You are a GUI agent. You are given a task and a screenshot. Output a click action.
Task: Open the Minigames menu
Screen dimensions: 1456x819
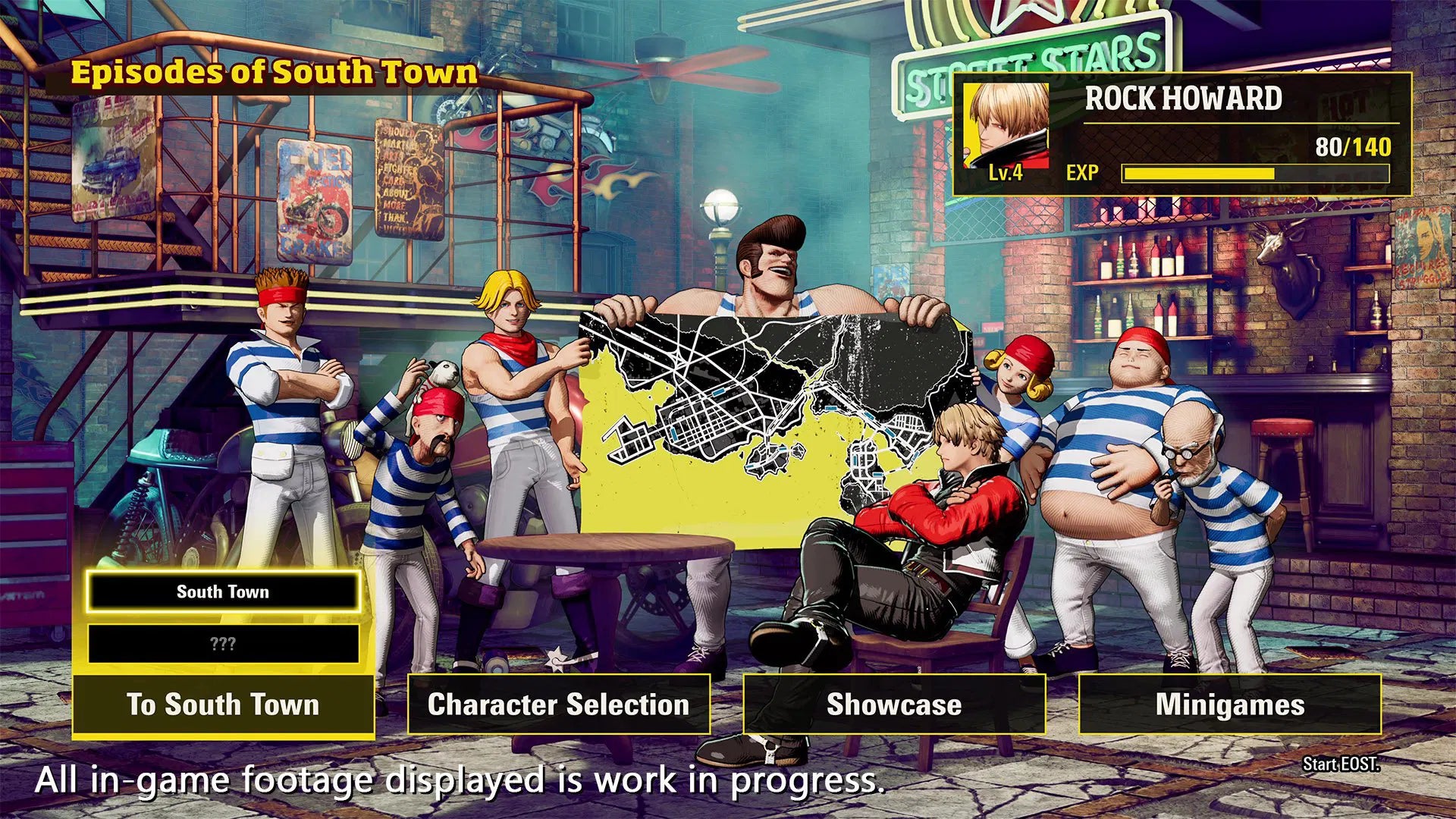coord(1230,704)
